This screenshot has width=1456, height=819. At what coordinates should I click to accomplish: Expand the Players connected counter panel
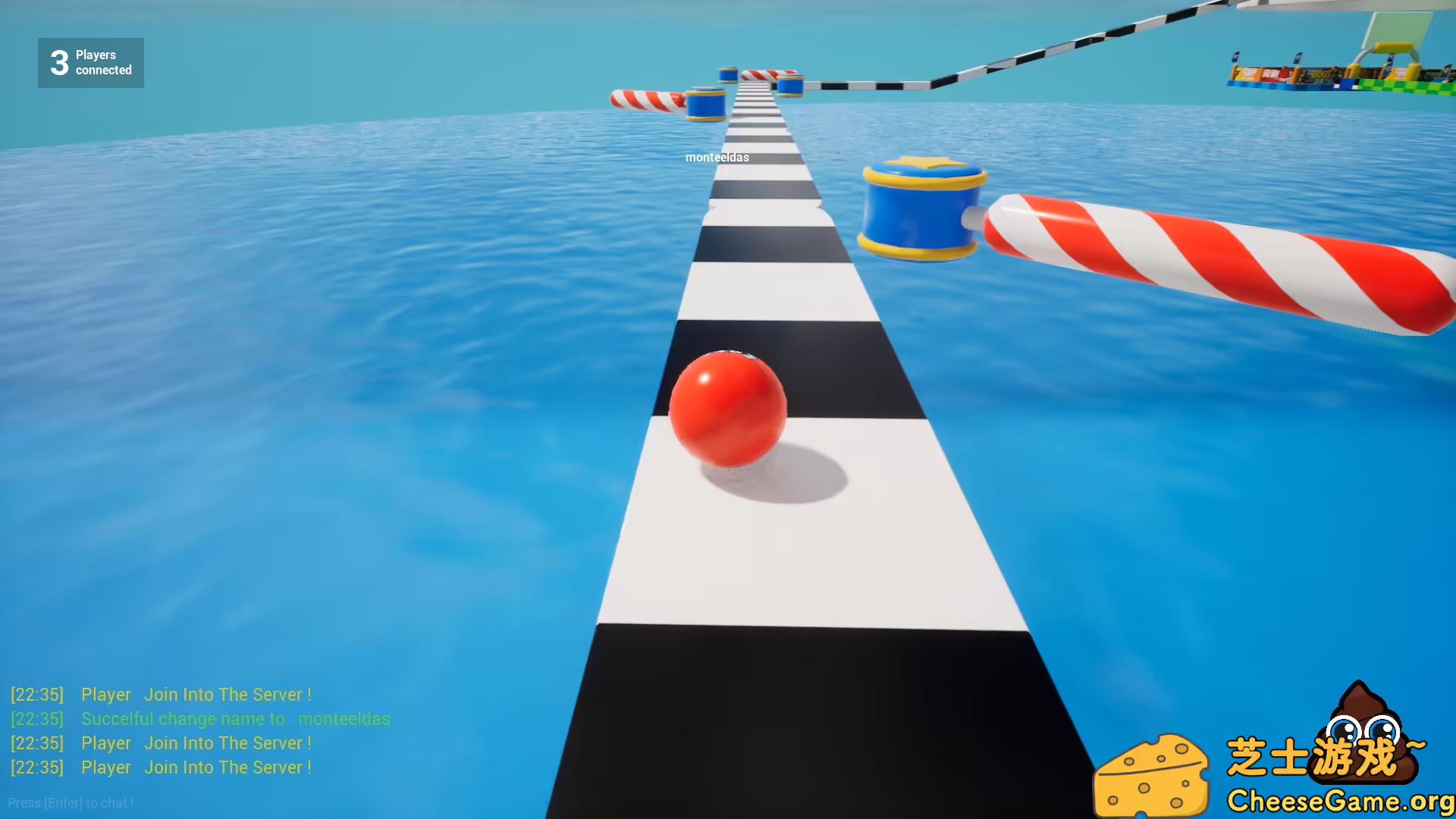pos(90,62)
